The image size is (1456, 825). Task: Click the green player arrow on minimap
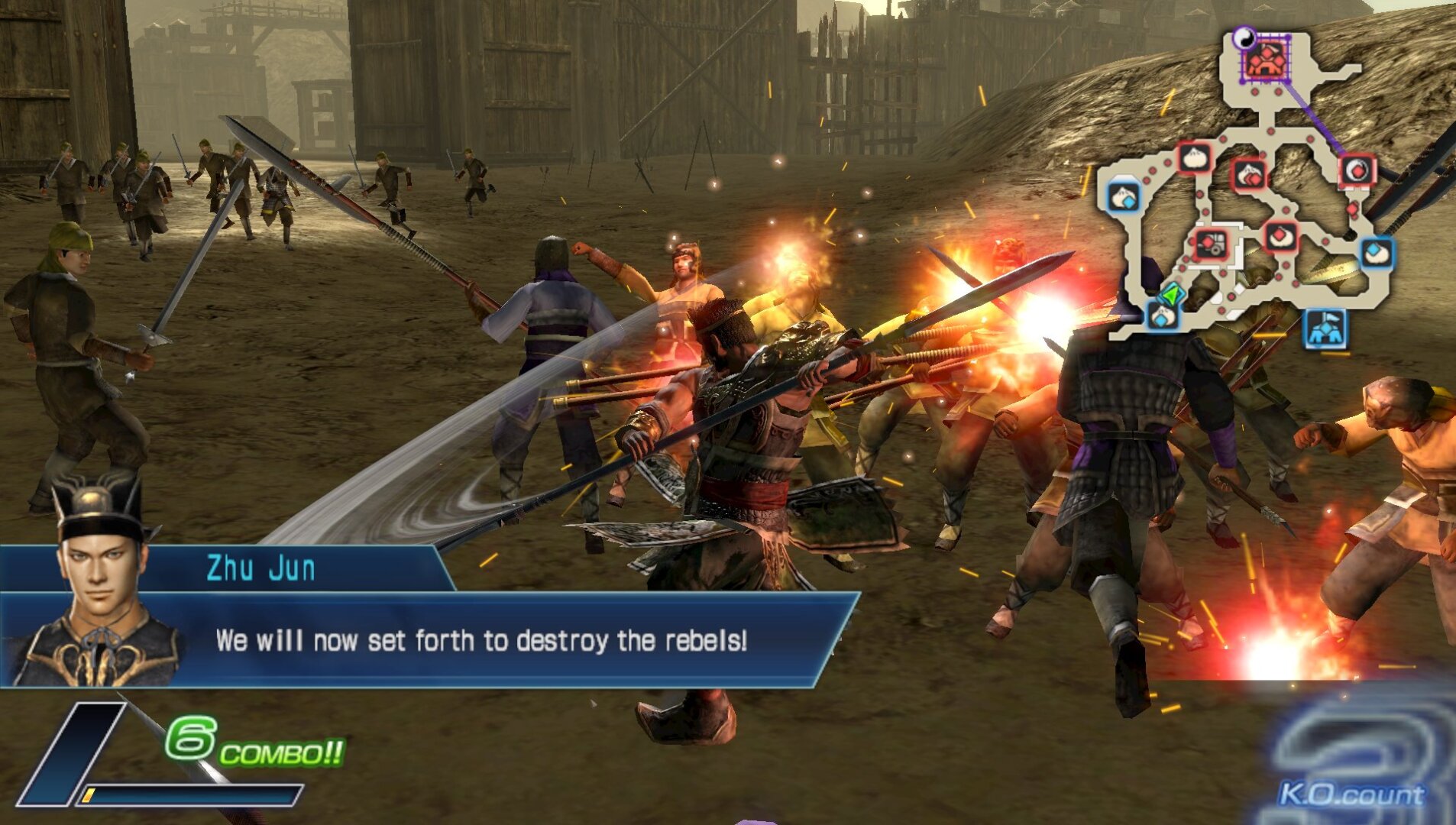[x=1170, y=294]
